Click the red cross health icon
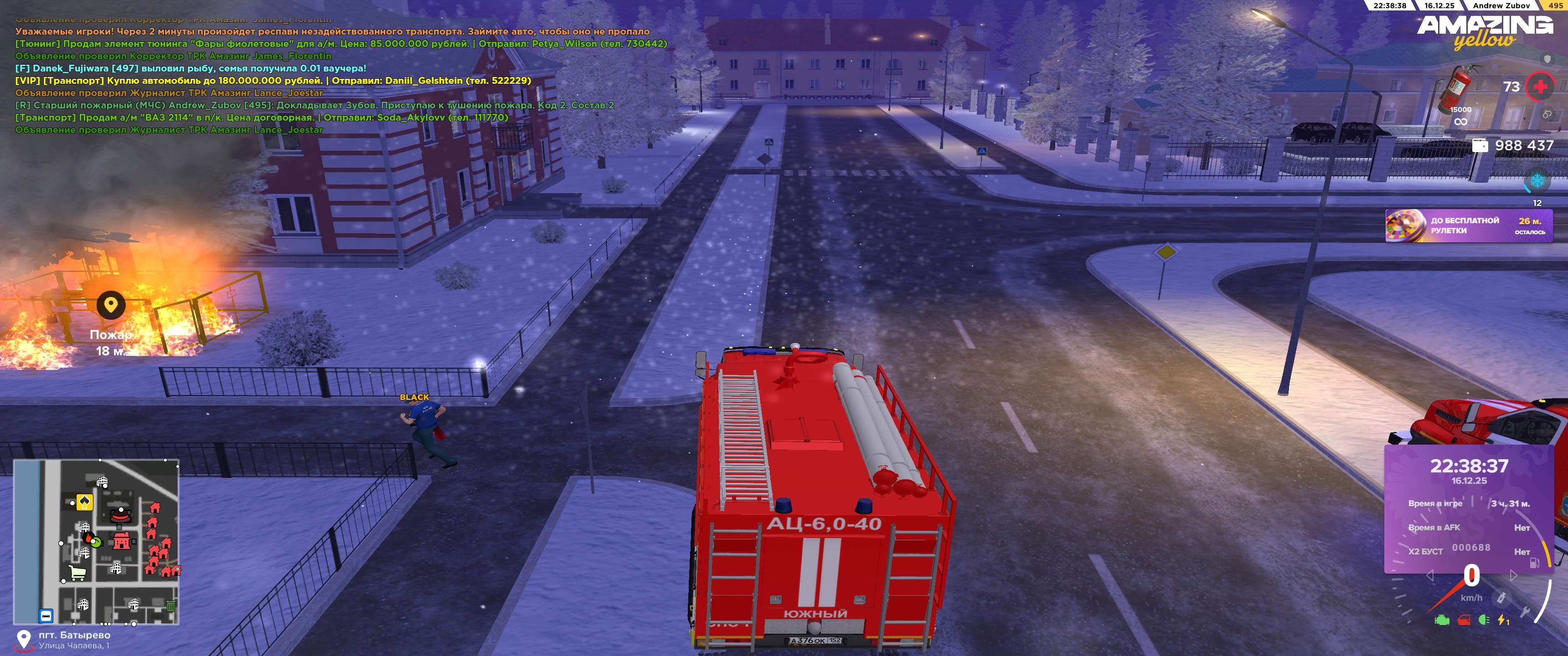The width and height of the screenshot is (1568, 656). click(1540, 87)
